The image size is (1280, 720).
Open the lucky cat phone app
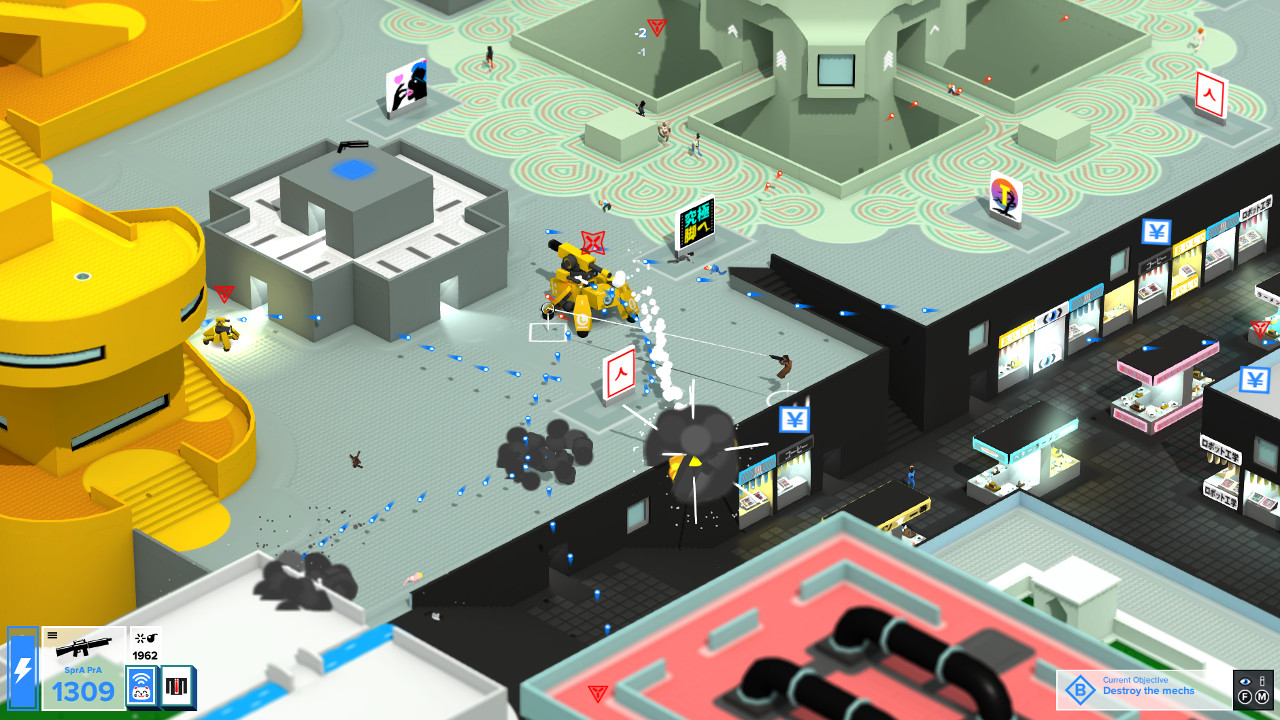[141, 687]
